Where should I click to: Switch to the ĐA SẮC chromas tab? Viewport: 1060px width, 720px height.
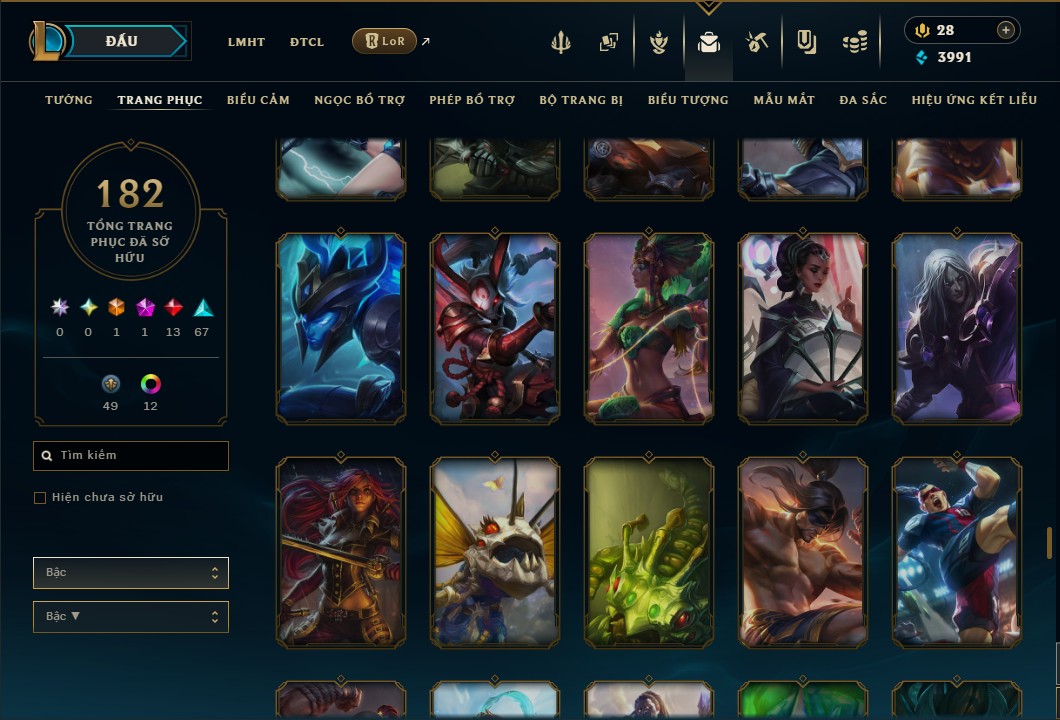[863, 100]
